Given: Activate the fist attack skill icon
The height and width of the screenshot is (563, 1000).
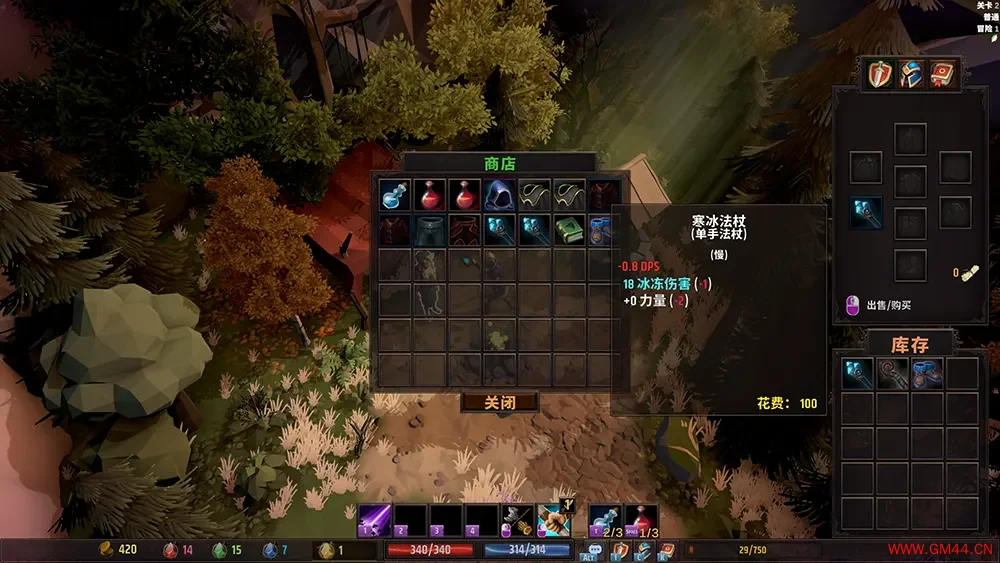Looking at the screenshot, I should tap(553, 520).
